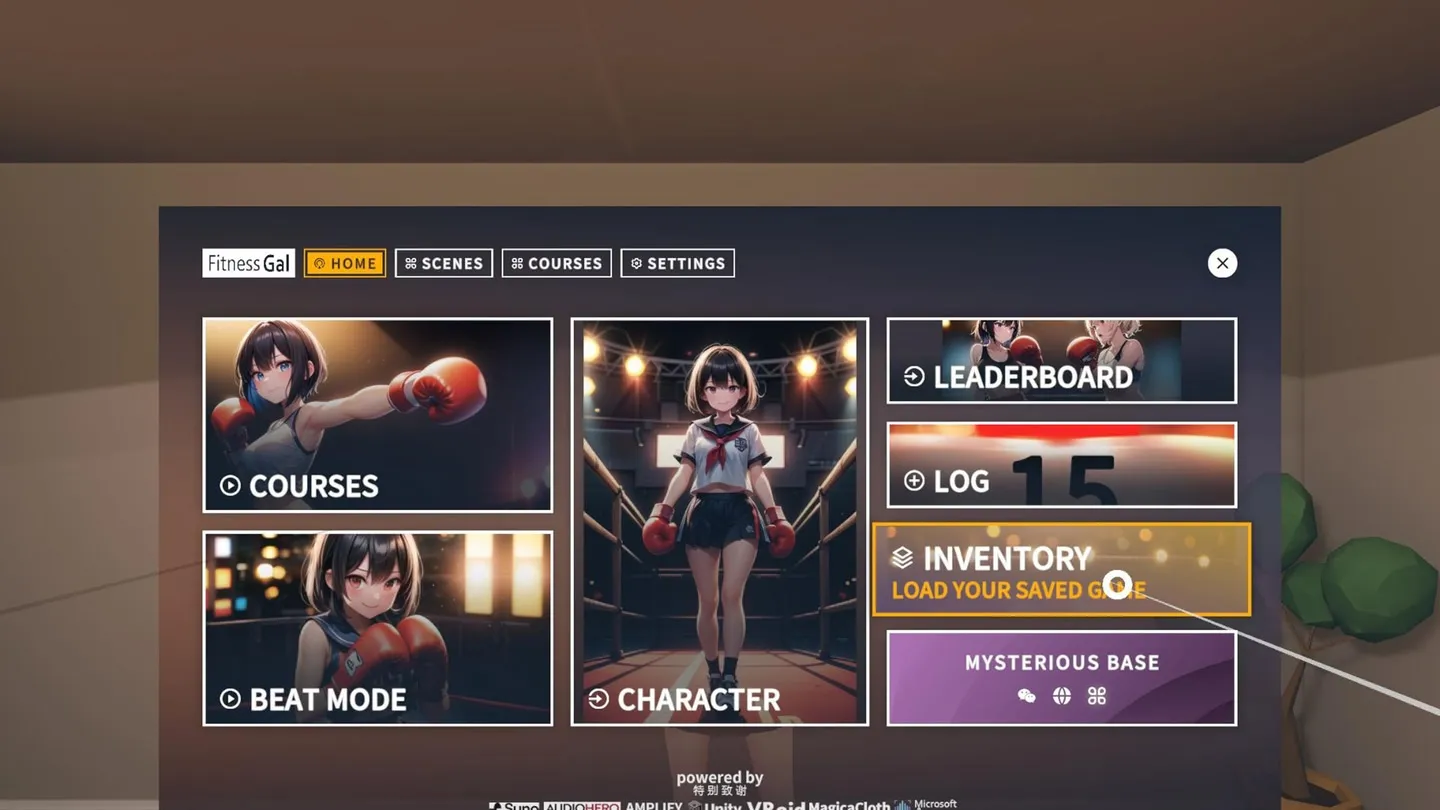Screen dimensions: 1440x810
Task: Click the globe icon in Mysterious Base
Action: tap(1062, 696)
